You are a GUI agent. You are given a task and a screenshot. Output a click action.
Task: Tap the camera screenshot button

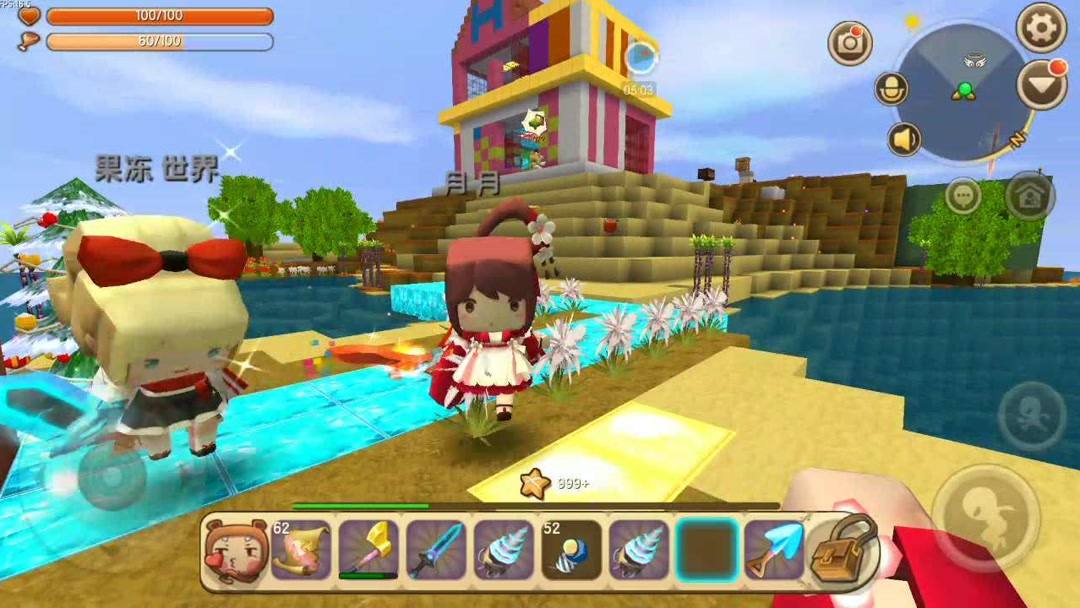click(850, 43)
